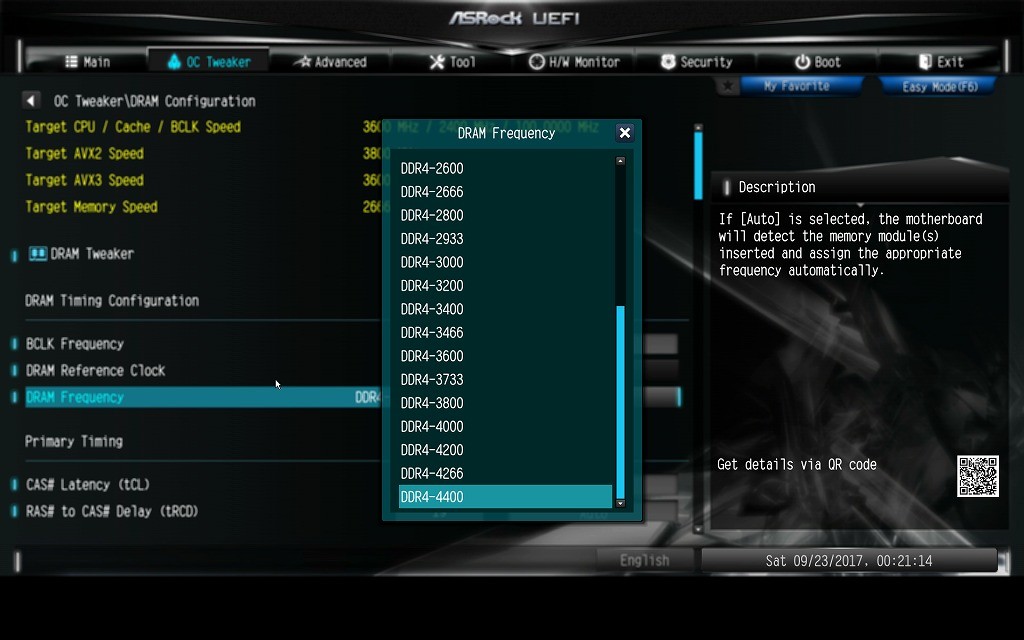Go to the Security tab

[696, 62]
